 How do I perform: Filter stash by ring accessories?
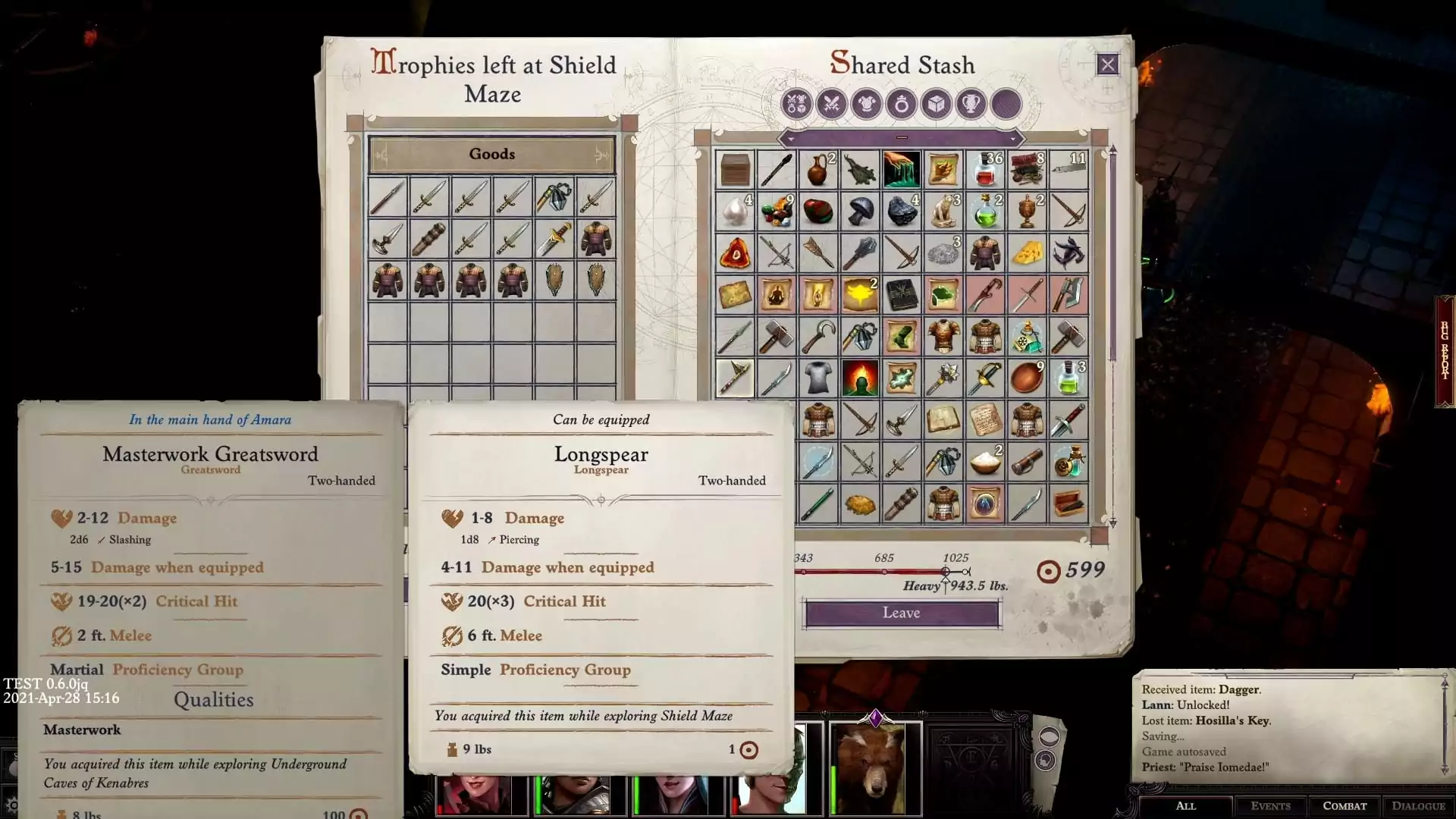(901, 104)
